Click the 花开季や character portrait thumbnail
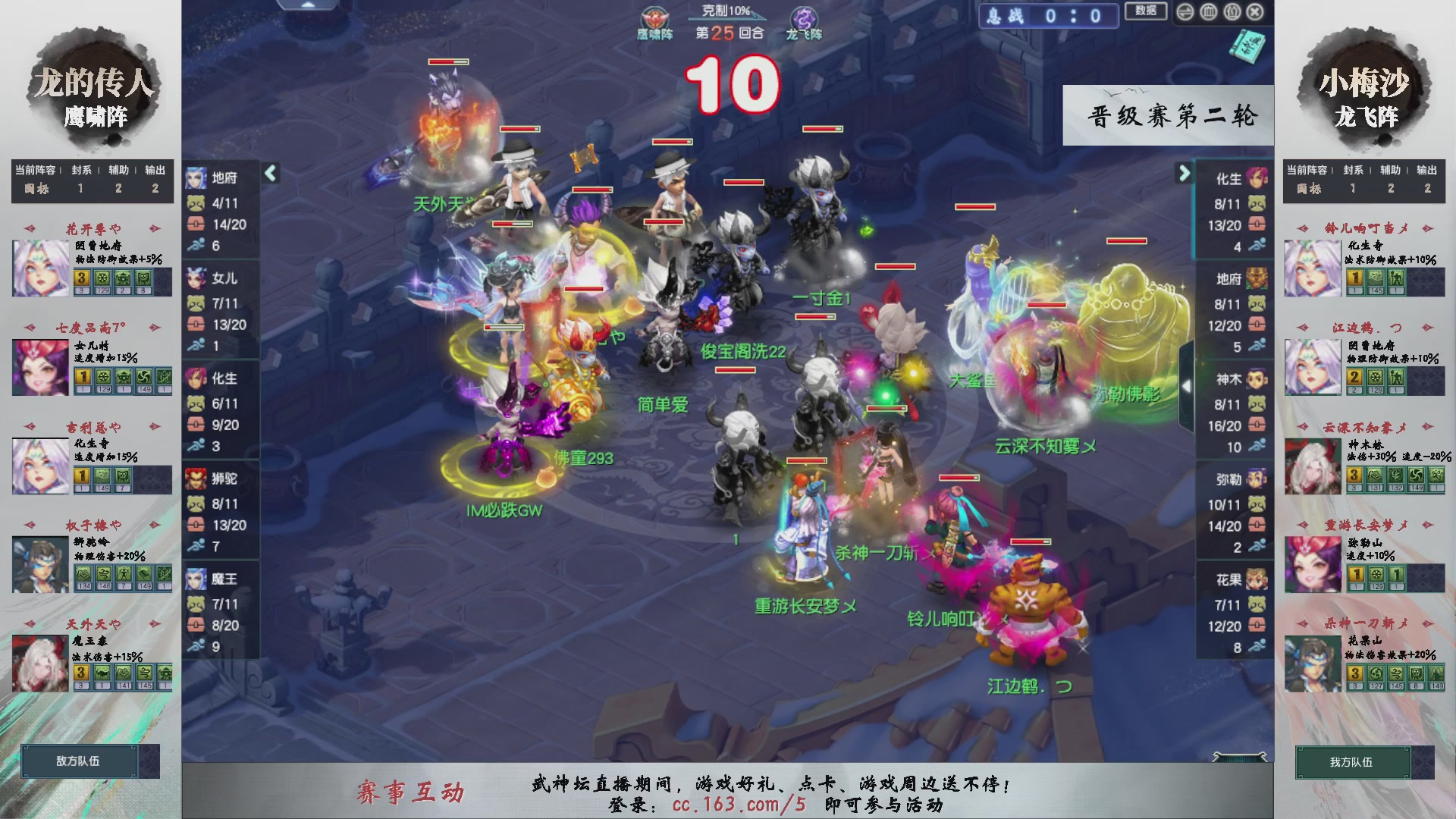This screenshot has height=819, width=1456. pos(39,267)
